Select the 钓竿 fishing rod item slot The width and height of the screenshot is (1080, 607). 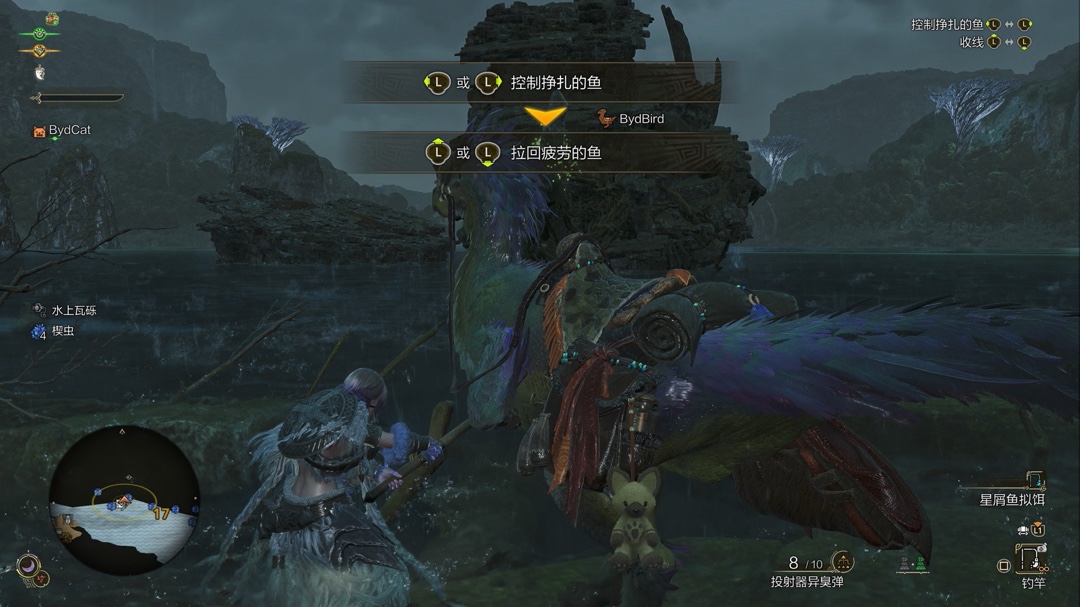(1032, 559)
